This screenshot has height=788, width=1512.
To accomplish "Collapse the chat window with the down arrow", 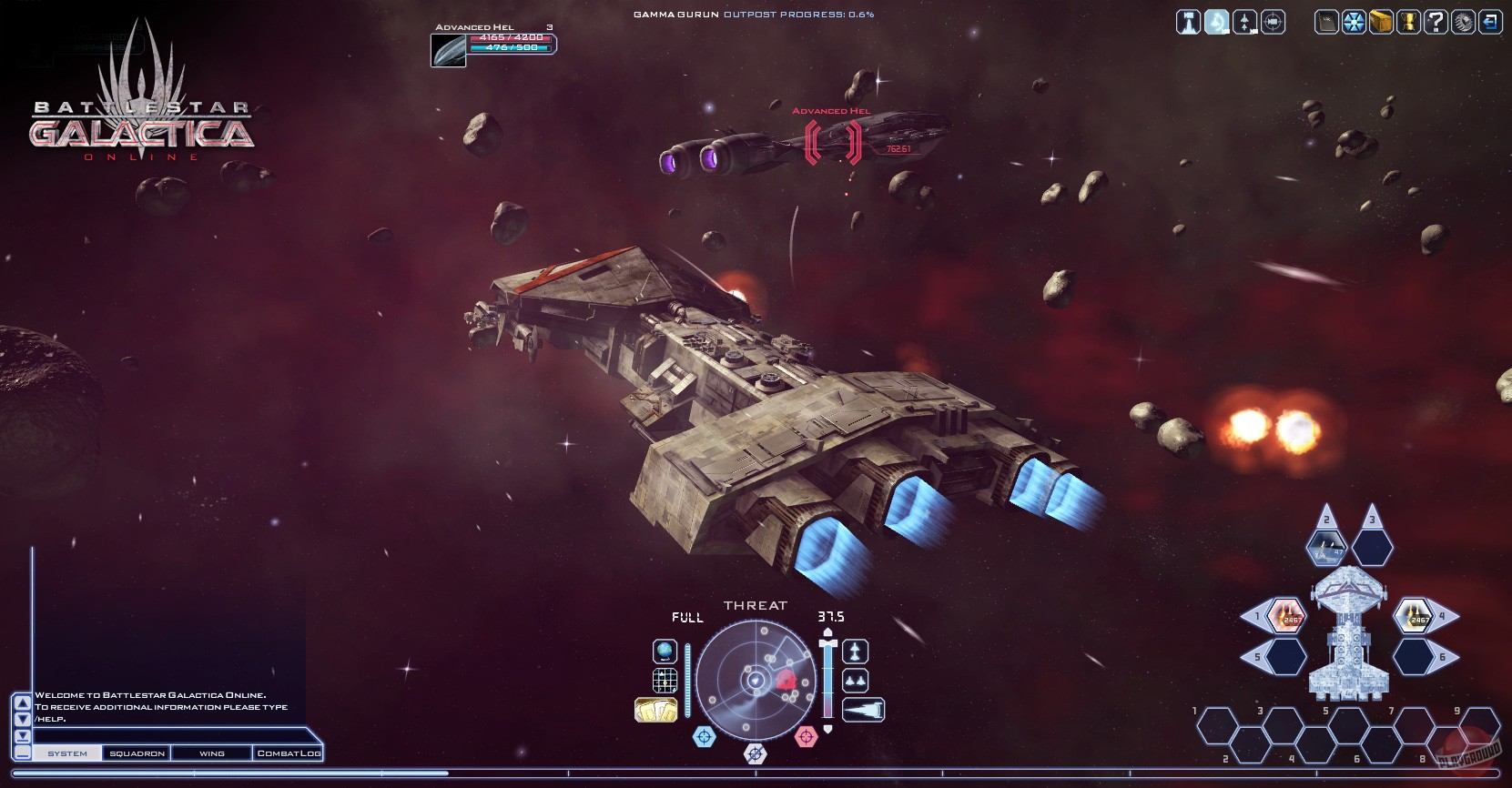I will pyautogui.click(x=22, y=719).
